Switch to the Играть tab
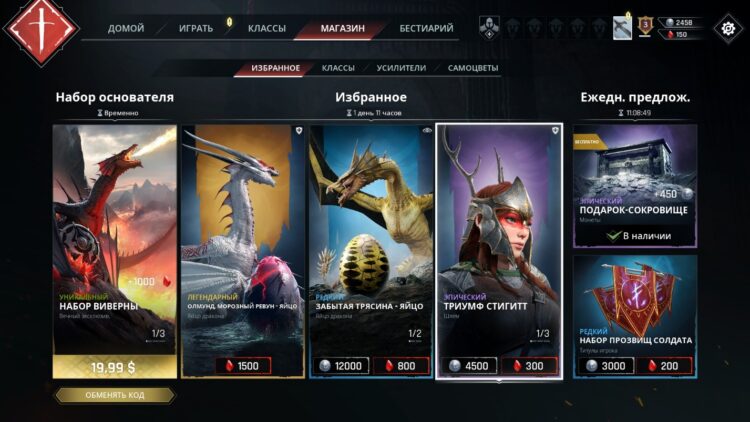 pos(195,28)
